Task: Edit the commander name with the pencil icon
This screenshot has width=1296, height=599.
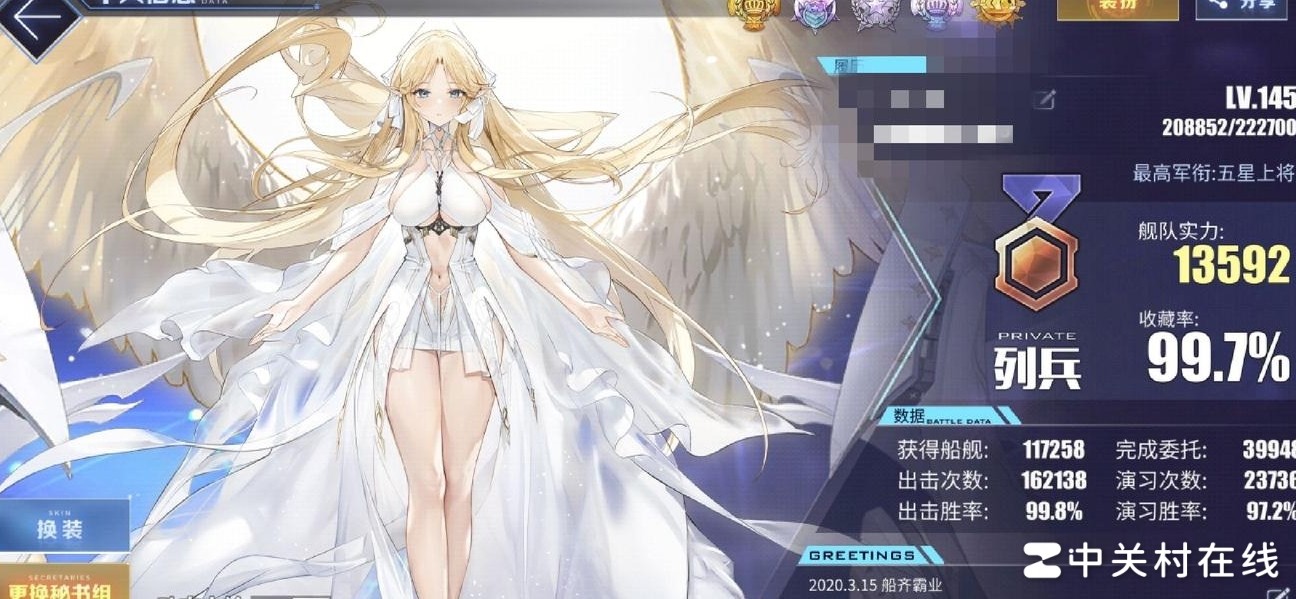Action: 1046,99
